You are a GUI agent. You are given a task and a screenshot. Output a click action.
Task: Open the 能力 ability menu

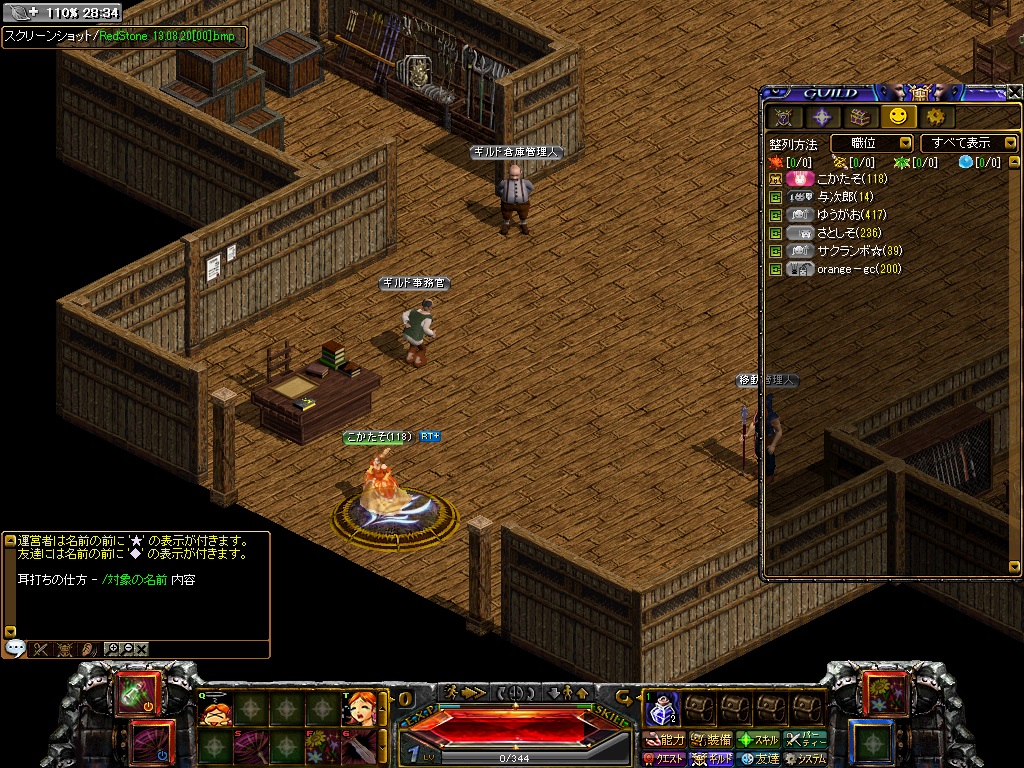[664, 740]
